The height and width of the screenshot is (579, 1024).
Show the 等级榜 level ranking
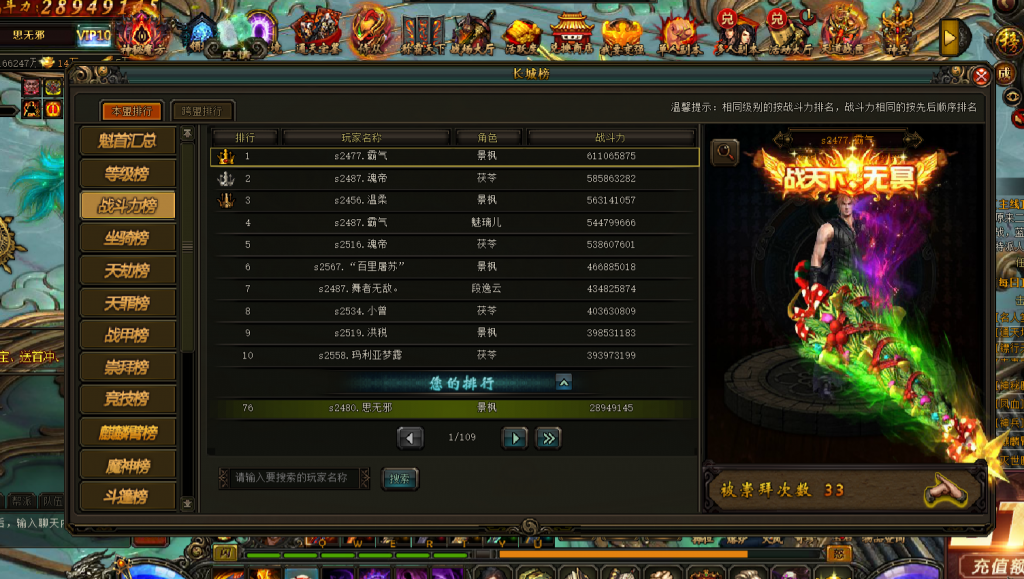click(127, 174)
